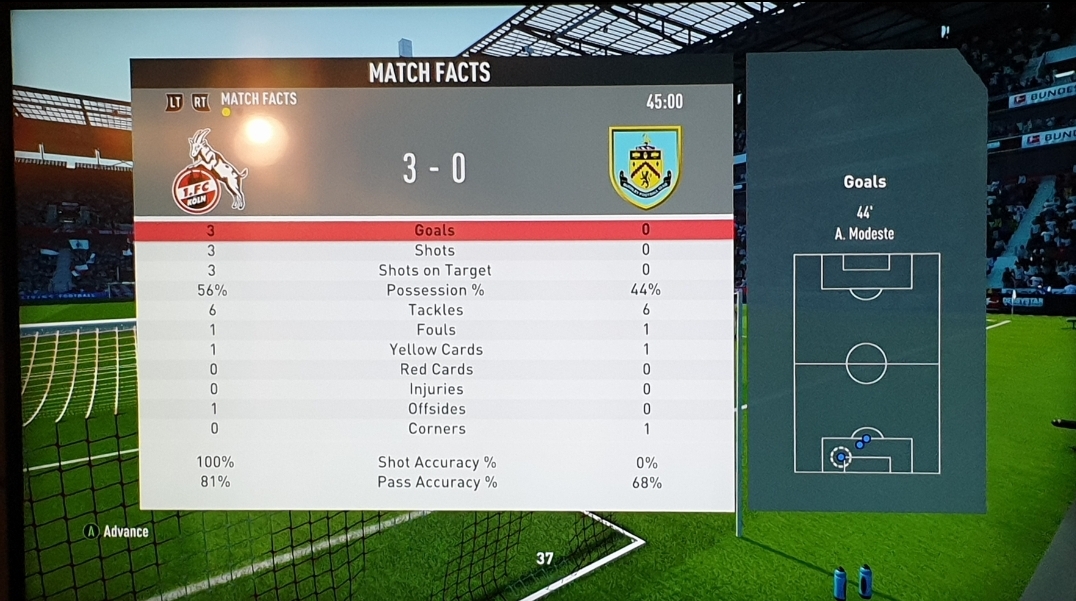
Task: Show the Corners stat row
Action: pyautogui.click(x=436, y=428)
